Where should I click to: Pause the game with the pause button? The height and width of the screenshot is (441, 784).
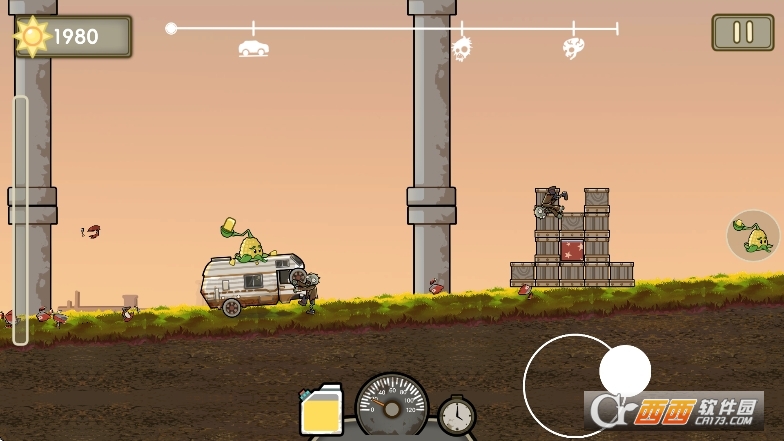(743, 32)
